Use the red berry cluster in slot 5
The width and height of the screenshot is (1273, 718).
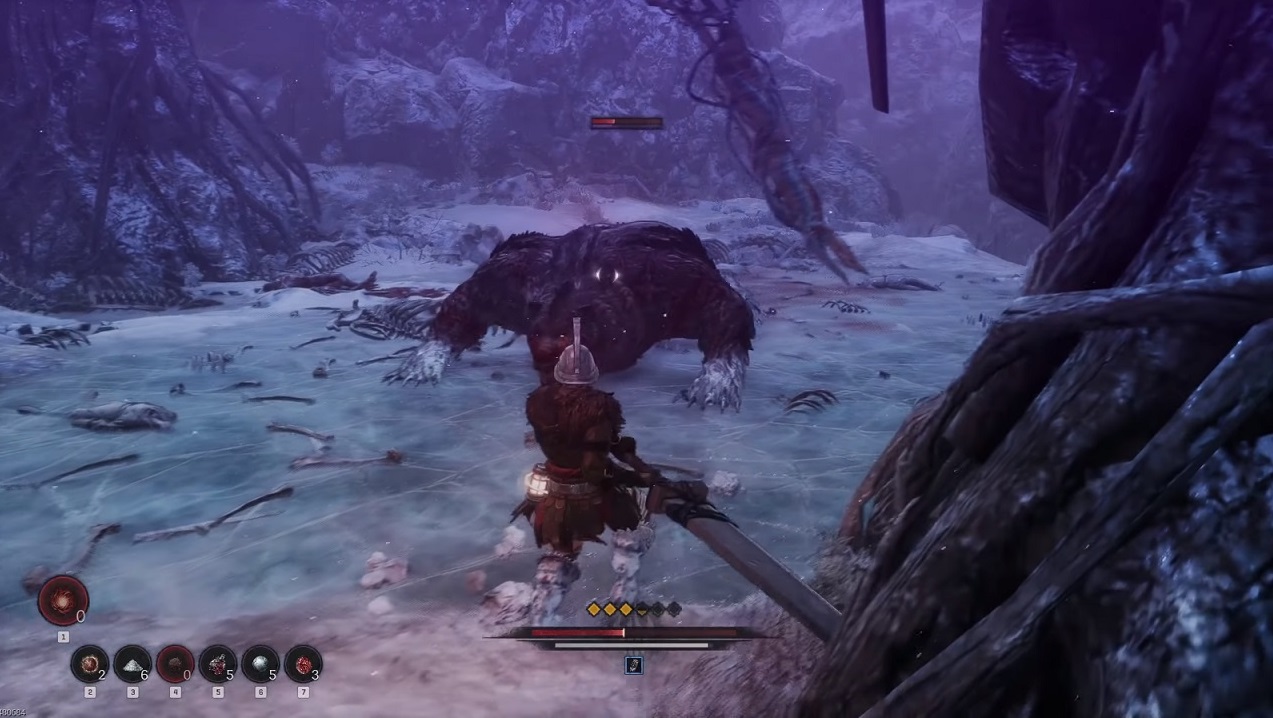(x=218, y=664)
